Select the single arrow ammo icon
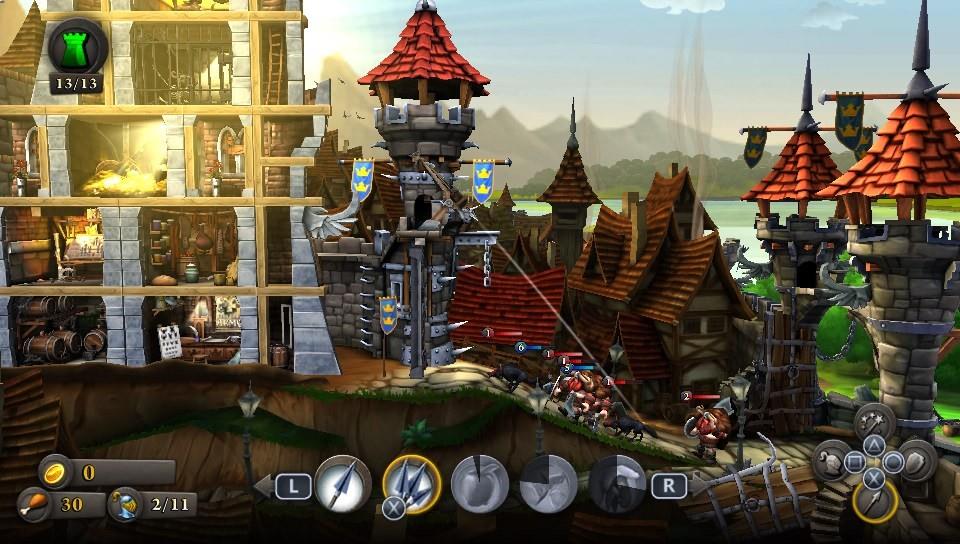The image size is (960, 544). (x=343, y=485)
